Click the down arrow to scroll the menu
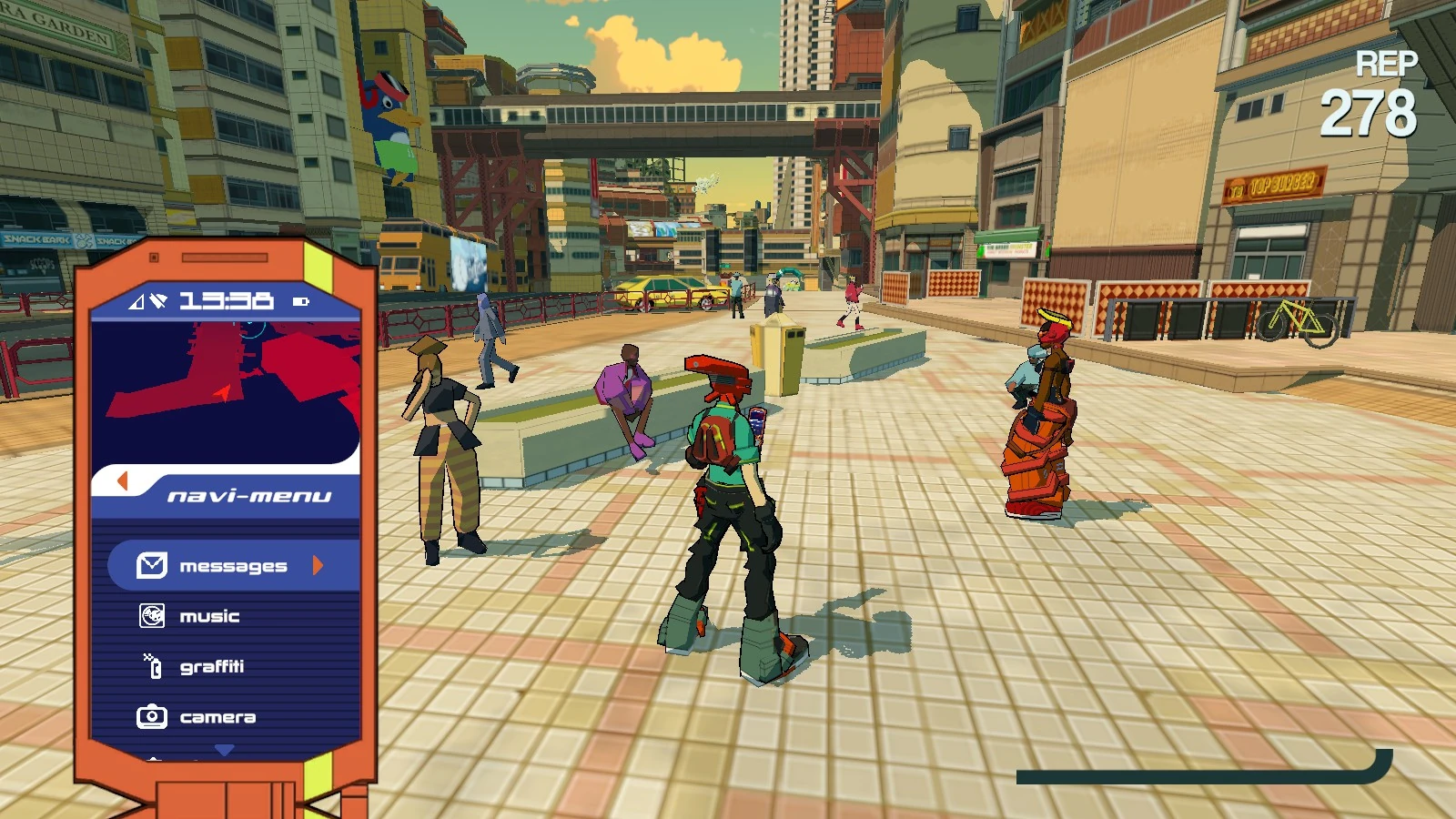The height and width of the screenshot is (819, 1456). coord(222,750)
